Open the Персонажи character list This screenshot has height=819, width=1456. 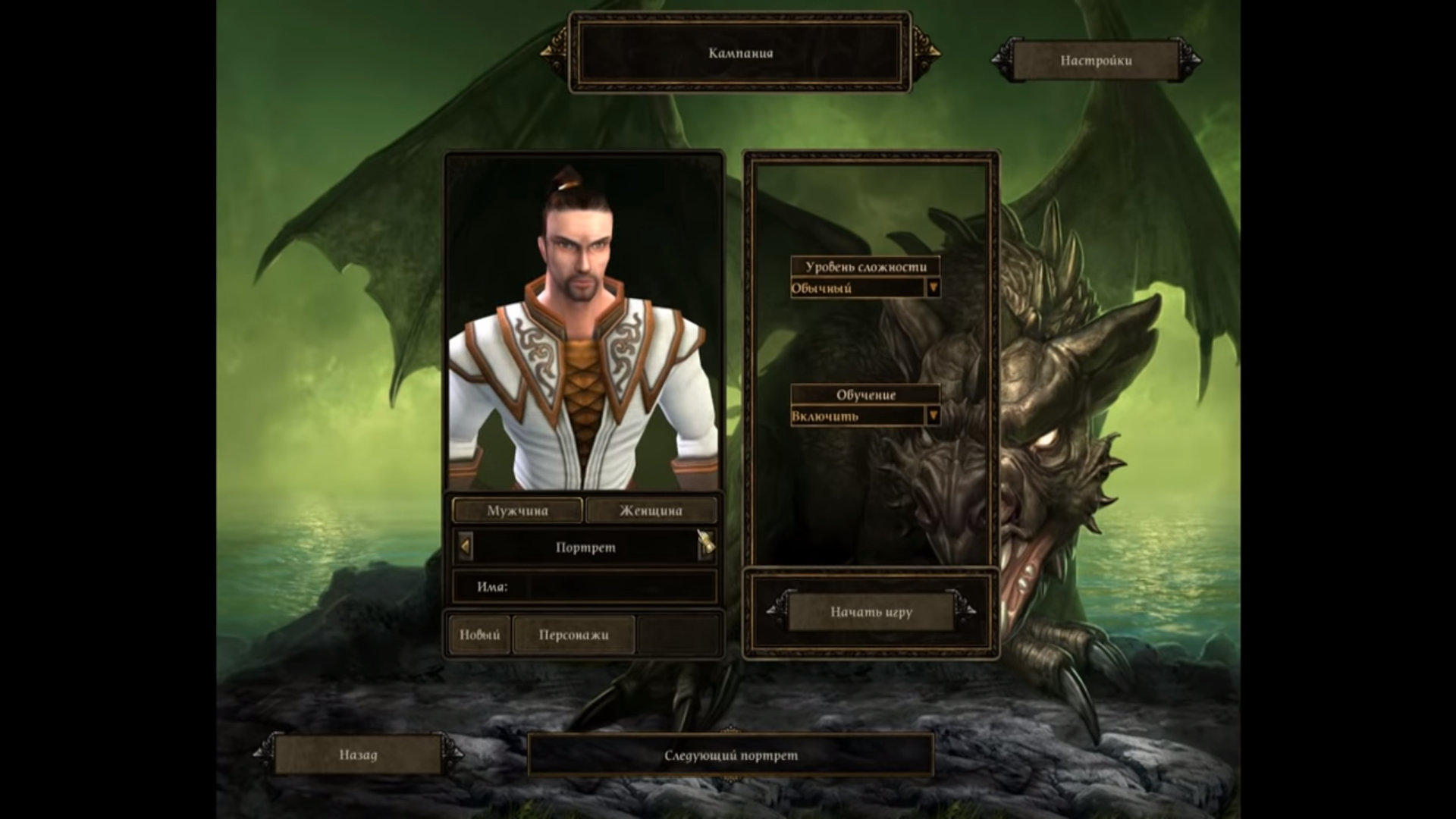573,635
